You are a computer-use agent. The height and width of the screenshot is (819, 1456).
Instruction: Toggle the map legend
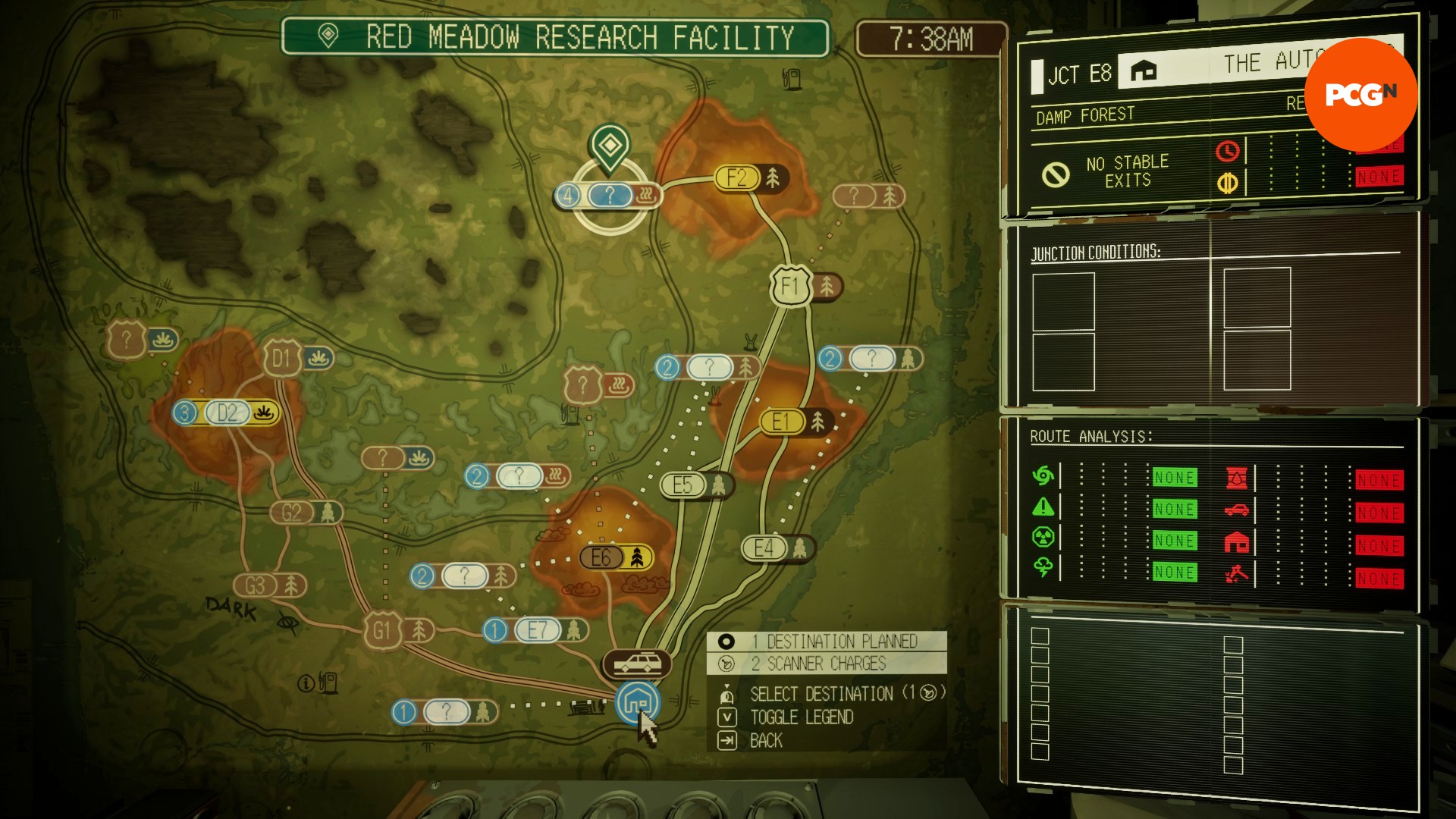point(801,717)
